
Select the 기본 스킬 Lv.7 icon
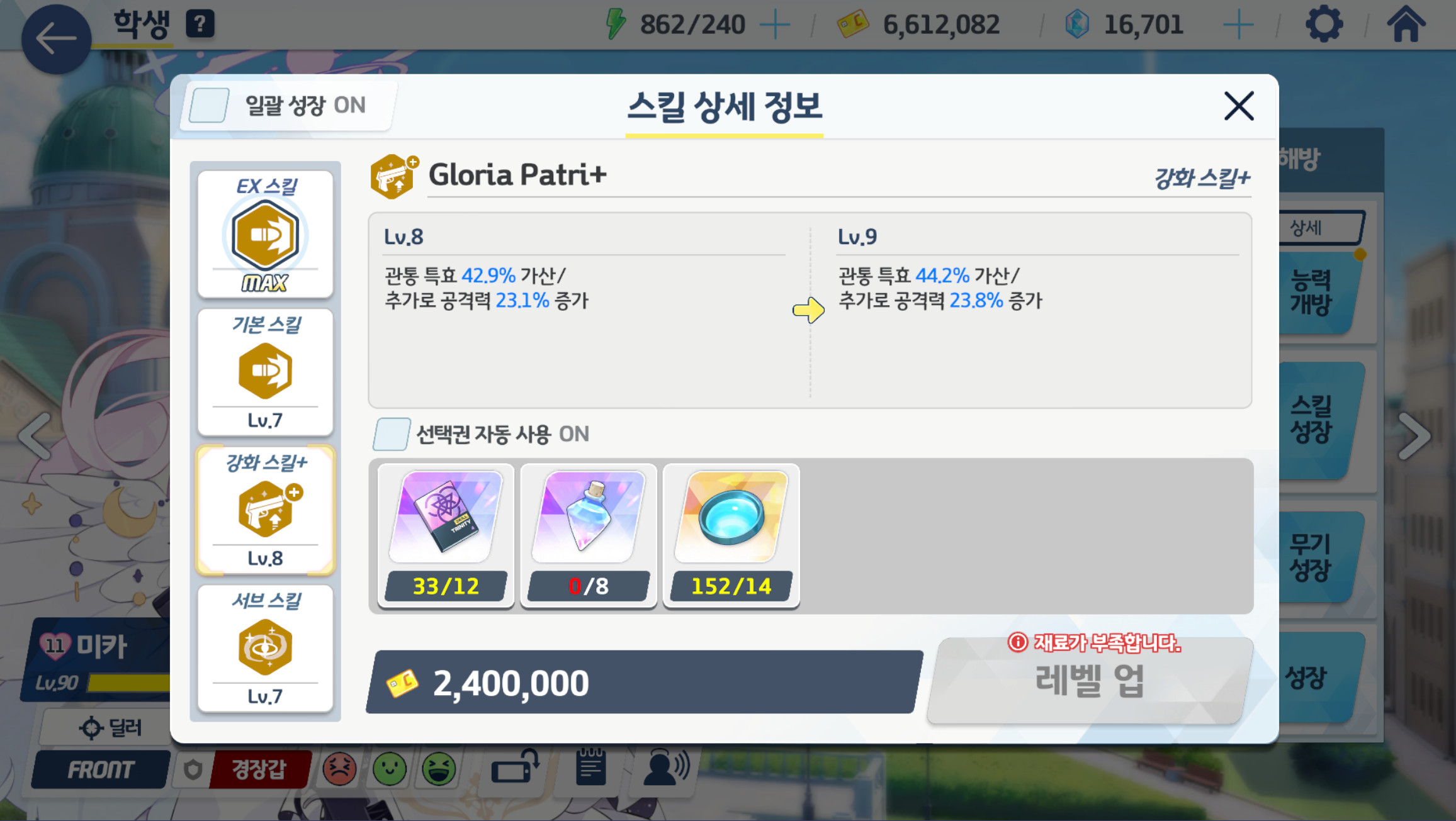(265, 371)
